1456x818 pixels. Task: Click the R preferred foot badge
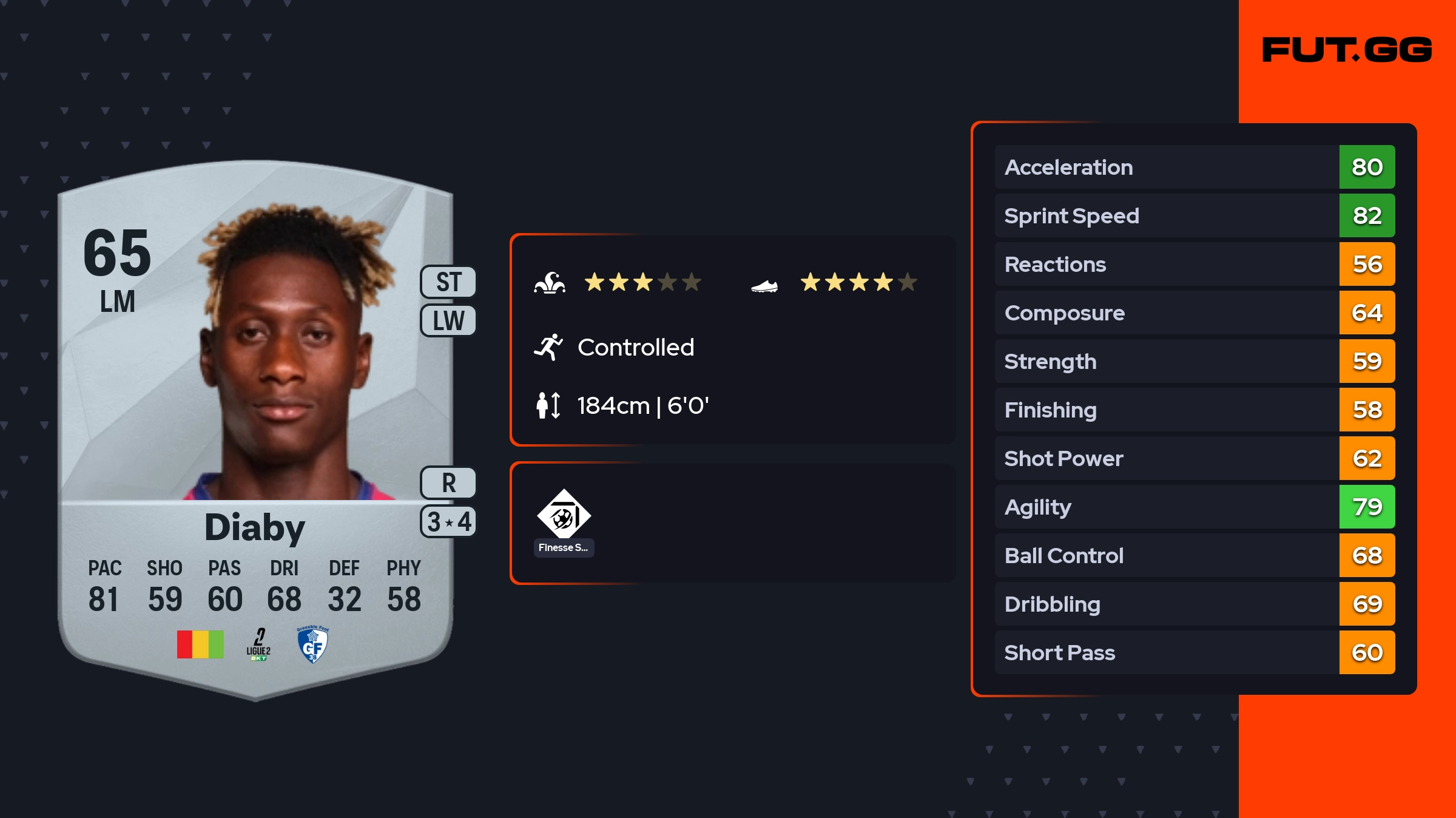[x=448, y=483]
